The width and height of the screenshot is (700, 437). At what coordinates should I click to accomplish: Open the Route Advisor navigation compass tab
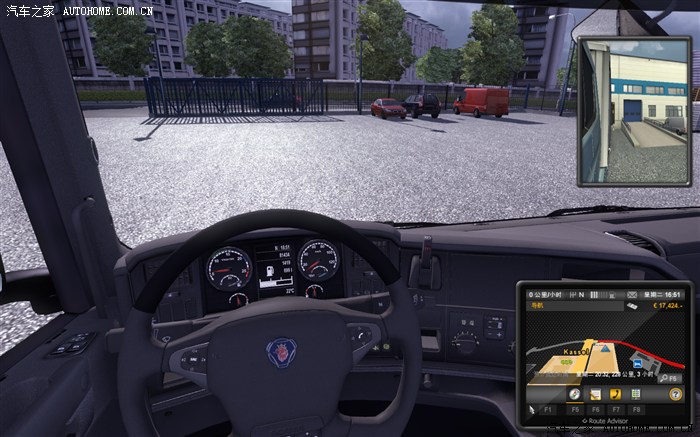575,394
